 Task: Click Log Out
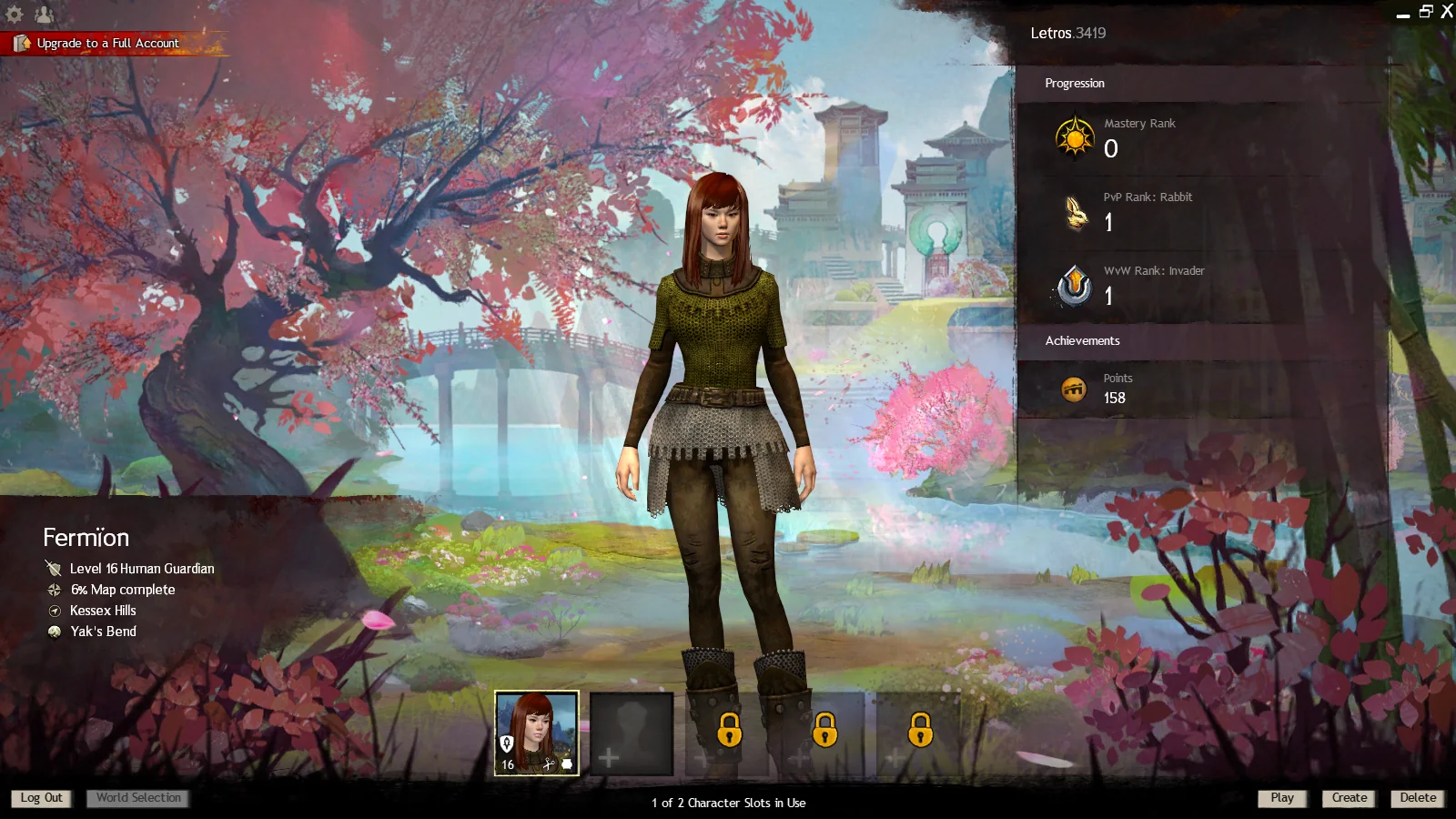click(42, 798)
